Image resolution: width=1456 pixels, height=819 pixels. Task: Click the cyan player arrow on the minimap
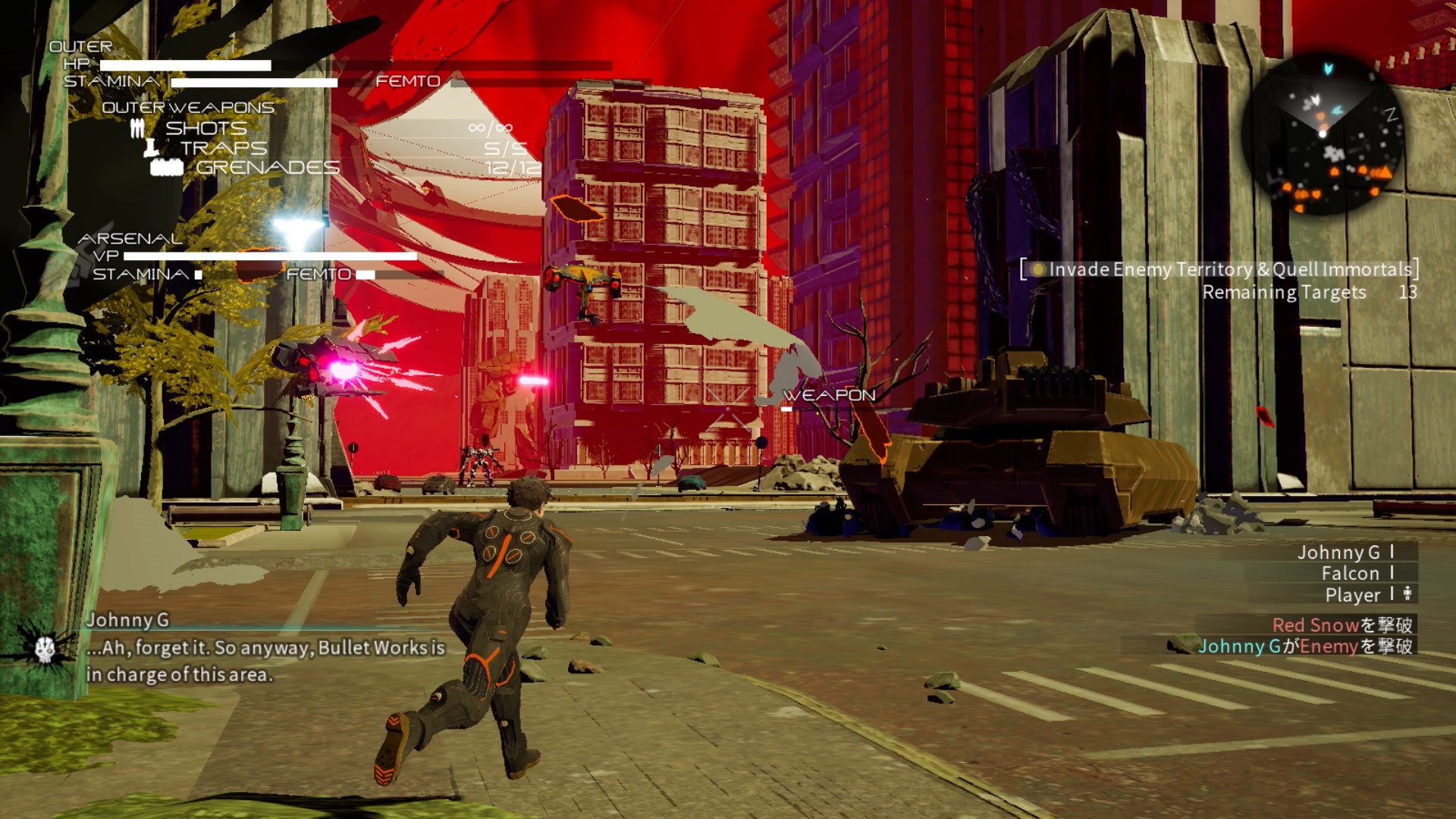point(1328,68)
